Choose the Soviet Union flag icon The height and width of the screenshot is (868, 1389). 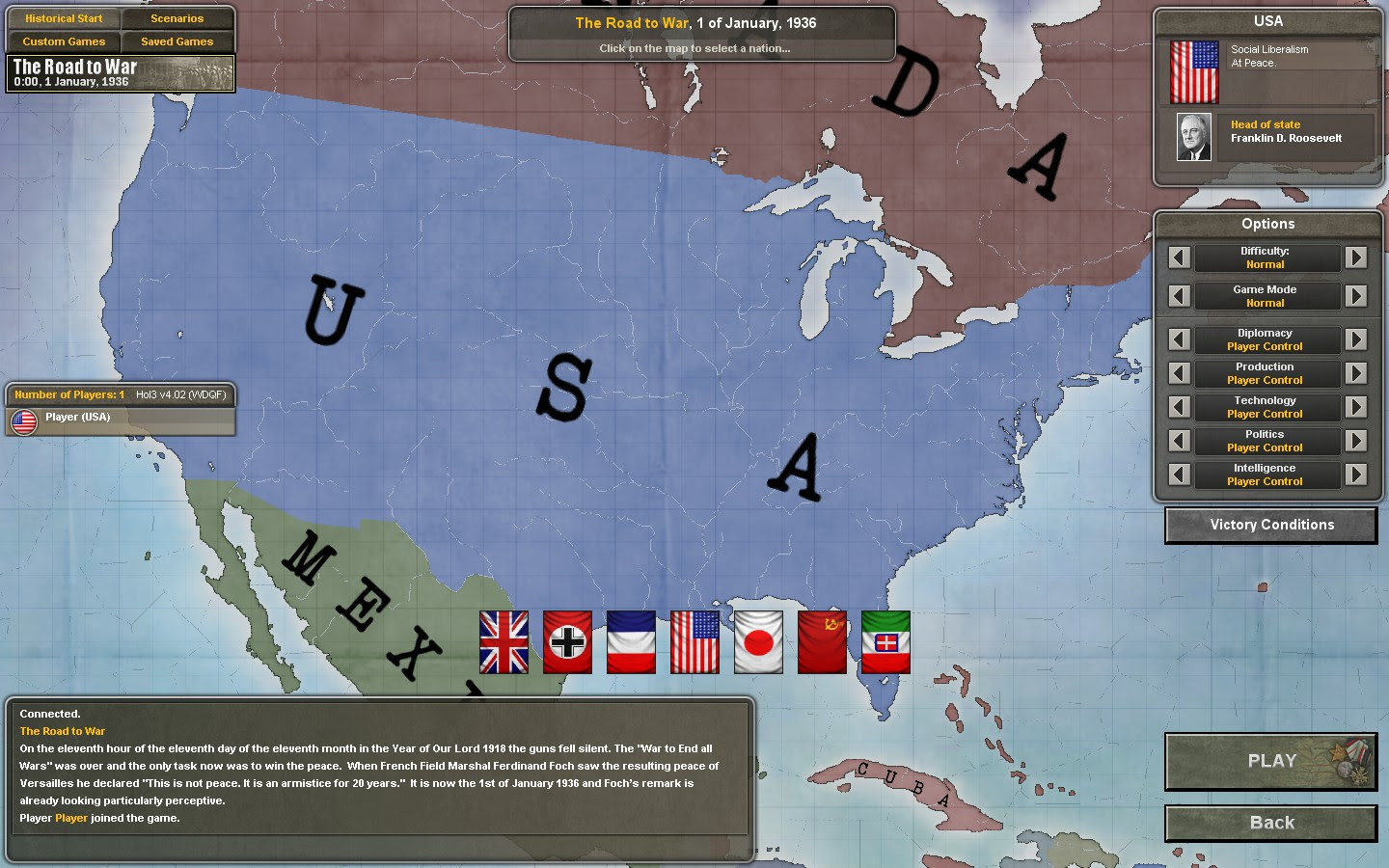821,642
